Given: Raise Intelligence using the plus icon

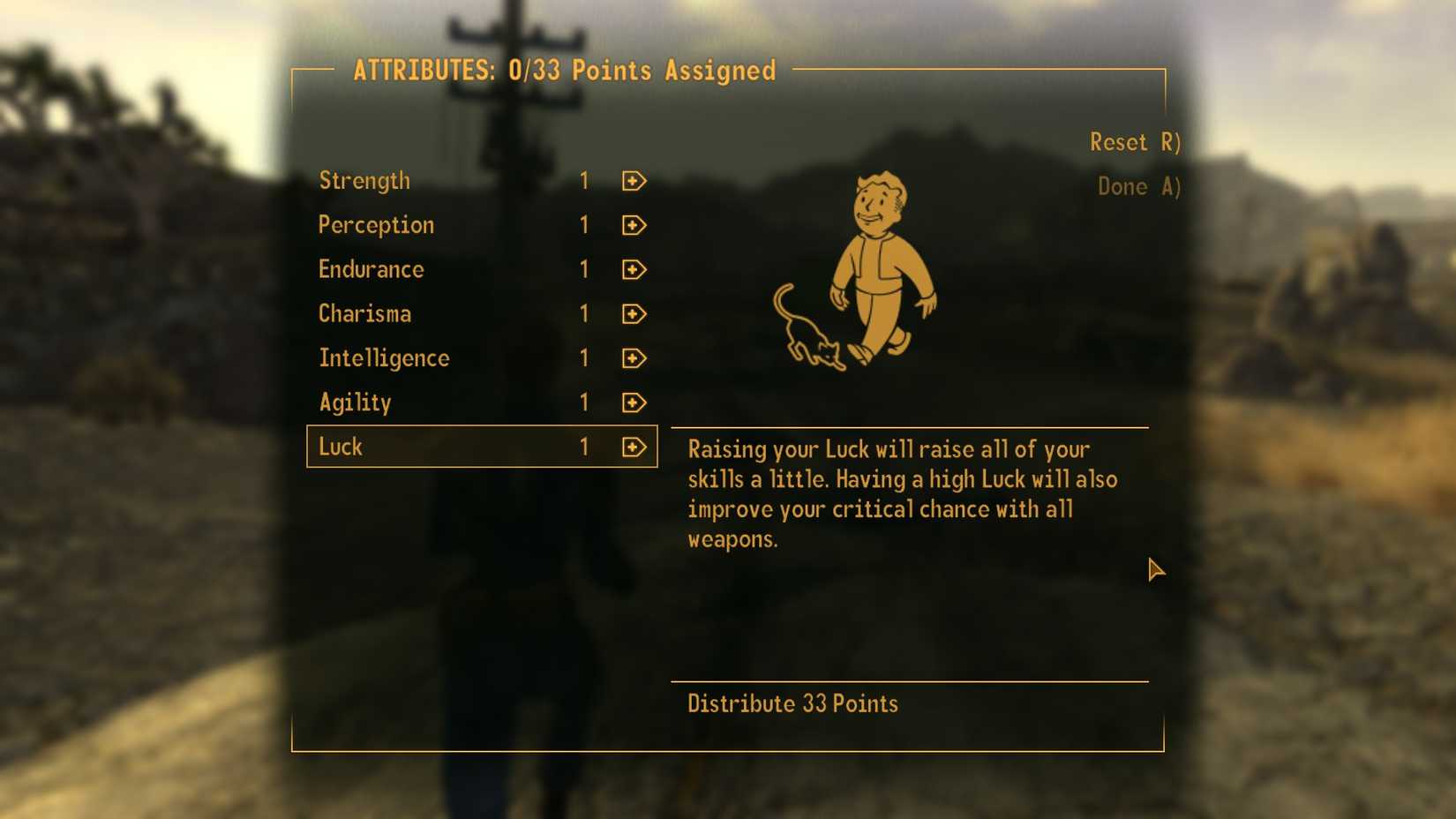Looking at the screenshot, I should pyautogui.click(x=634, y=359).
